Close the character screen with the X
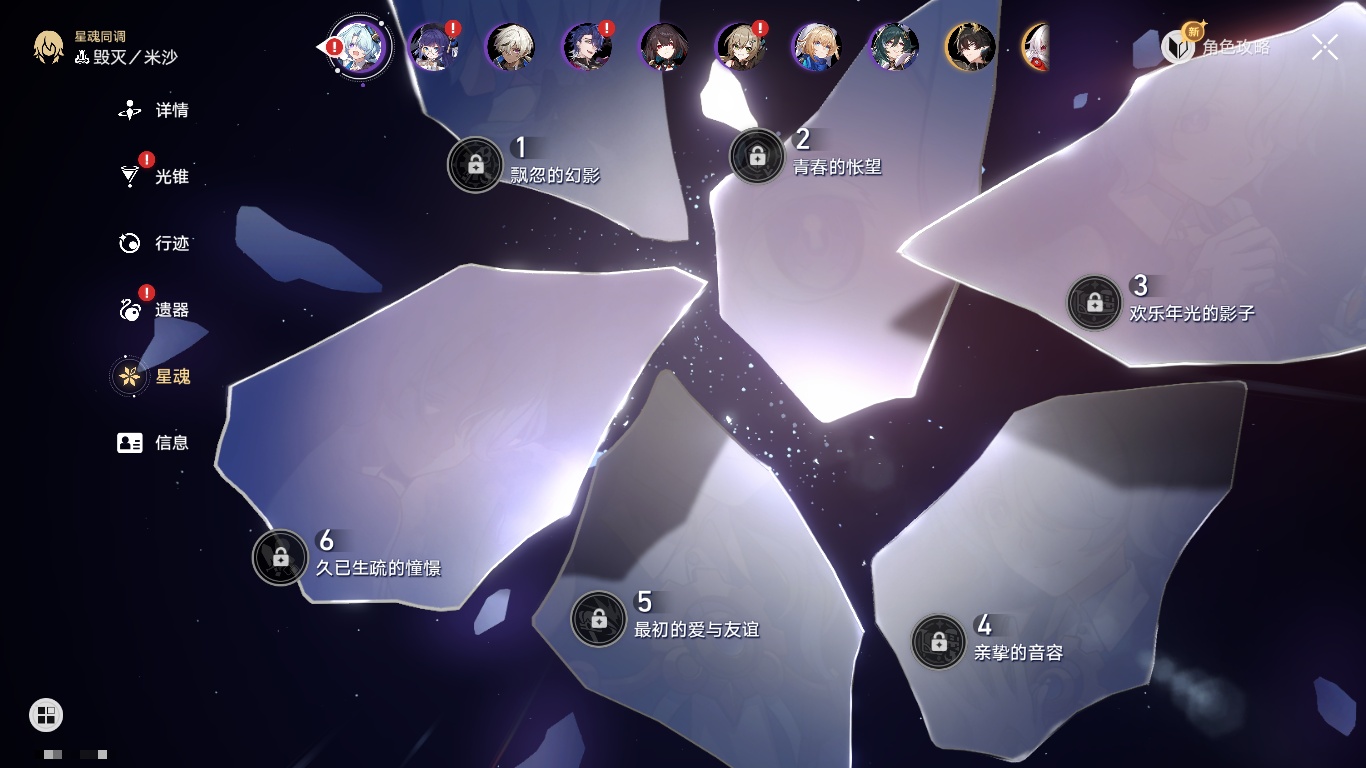The image size is (1366, 768). [x=1325, y=47]
